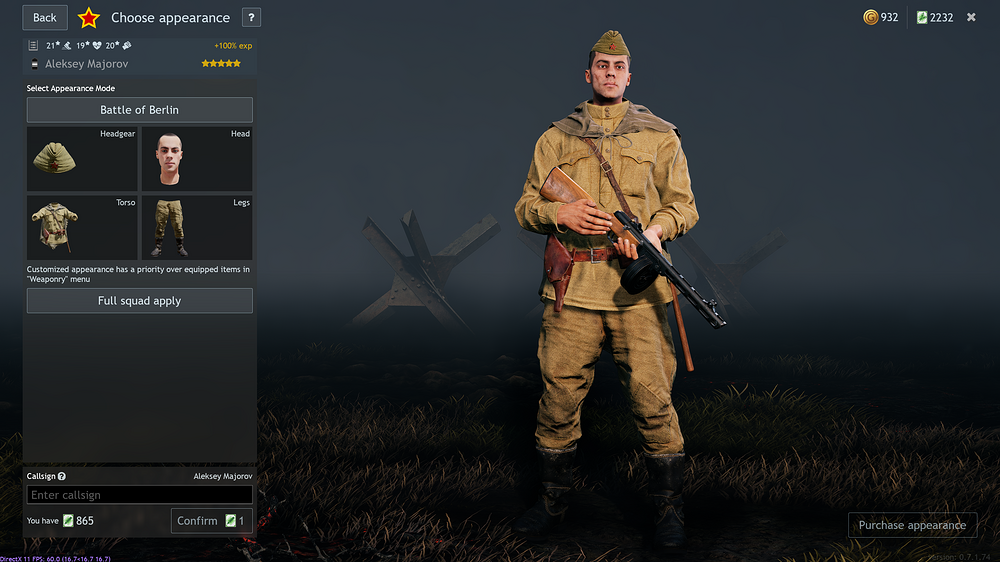Show the Callsign info tooltip icon
1000x562 pixels.
click(x=62, y=477)
